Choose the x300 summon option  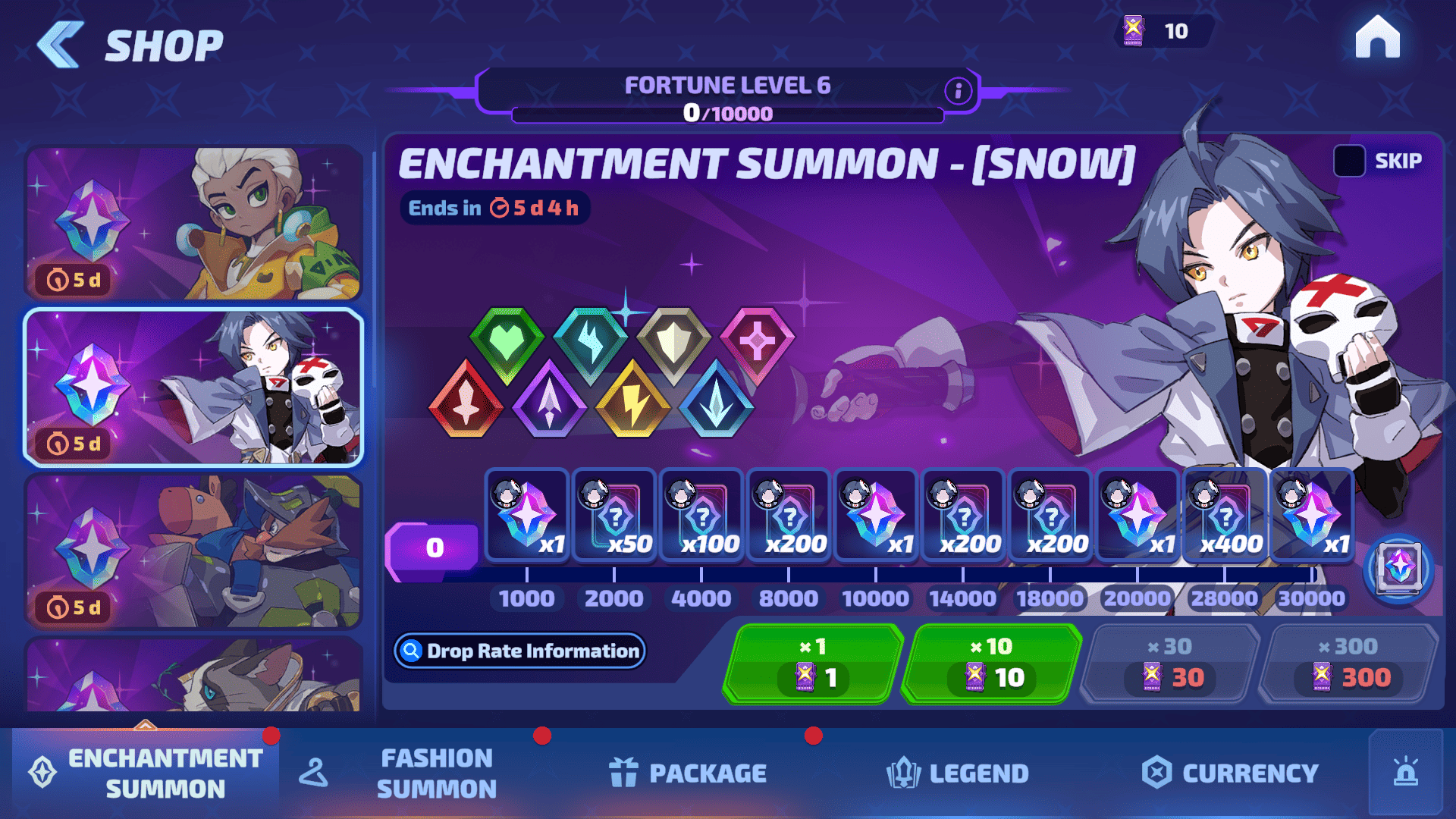[1348, 664]
